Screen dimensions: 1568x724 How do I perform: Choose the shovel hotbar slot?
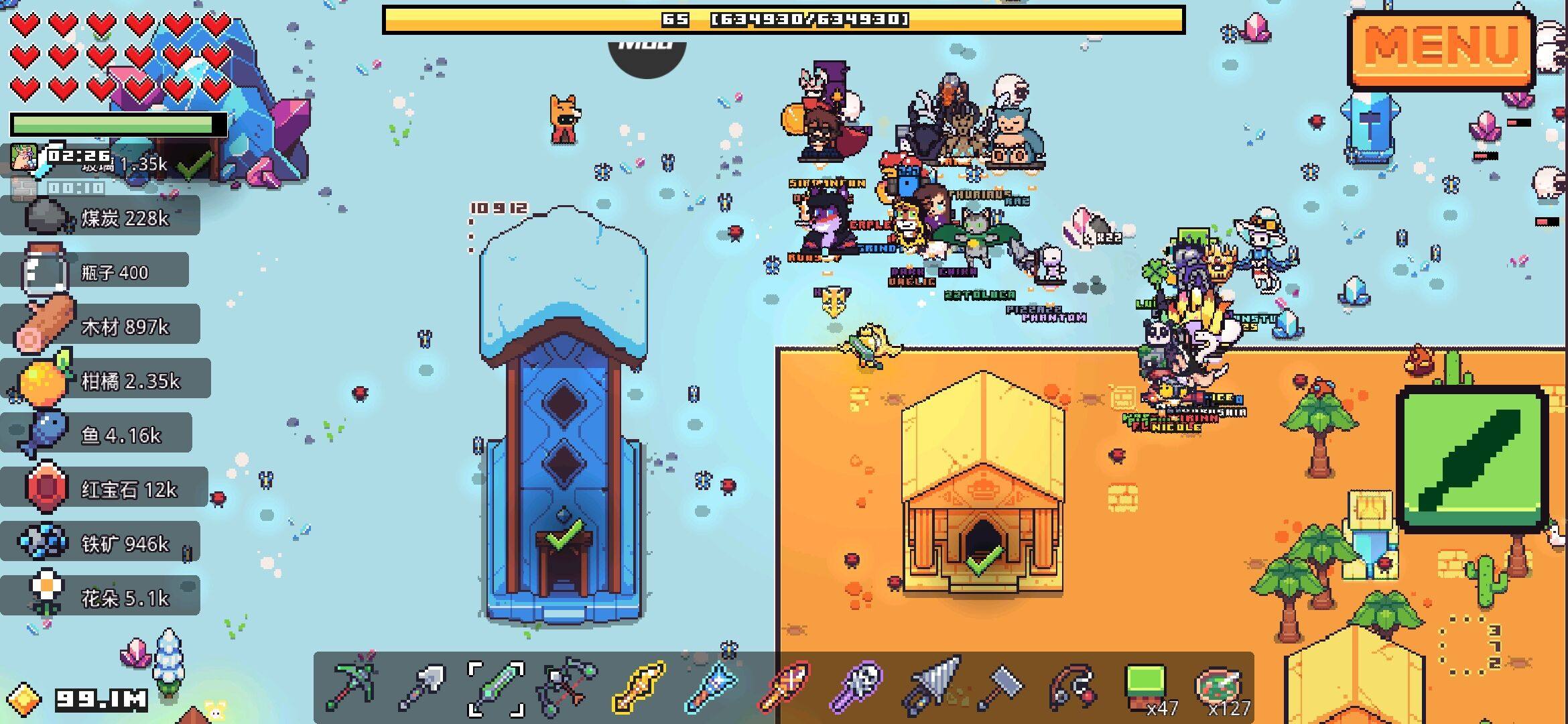[x=422, y=686]
